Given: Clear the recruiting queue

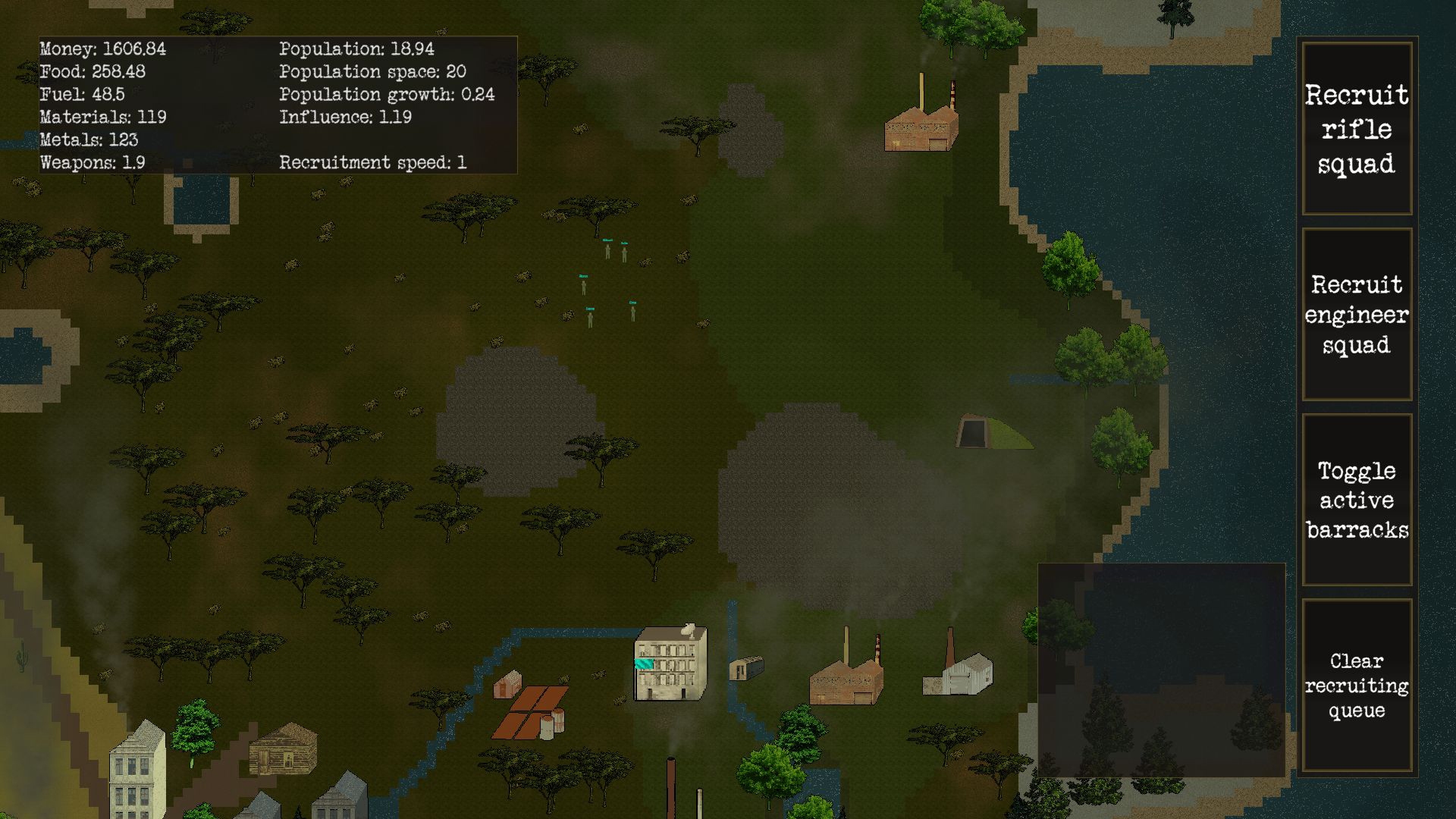Looking at the screenshot, I should [x=1357, y=686].
